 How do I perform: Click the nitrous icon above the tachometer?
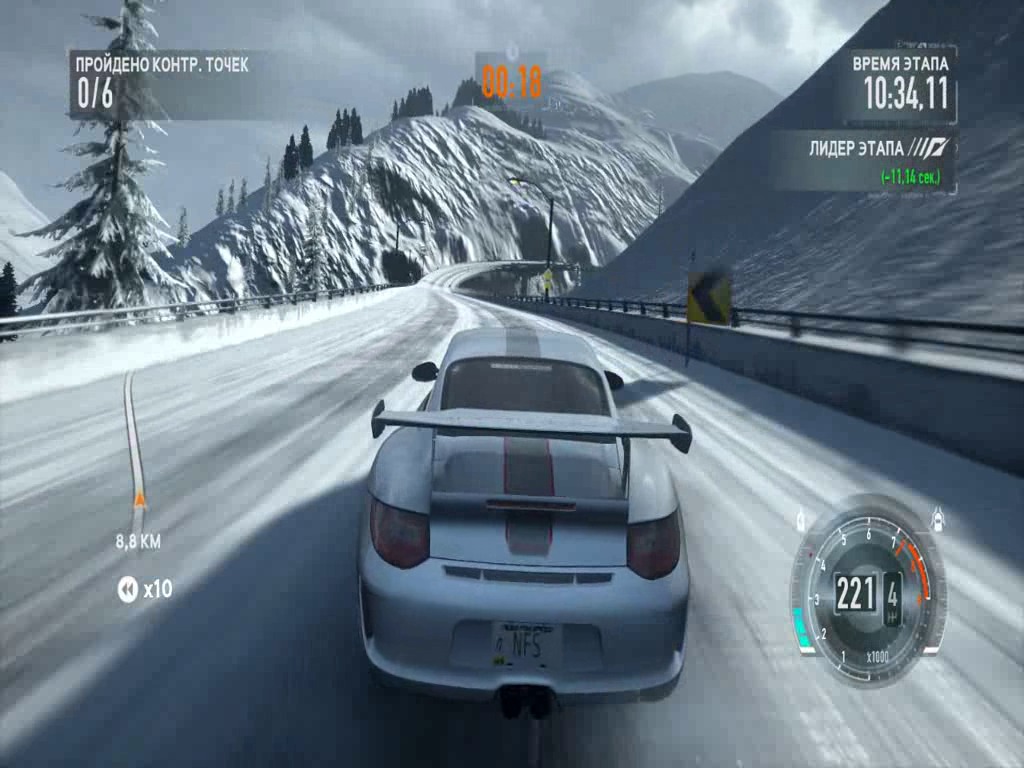tap(802, 519)
